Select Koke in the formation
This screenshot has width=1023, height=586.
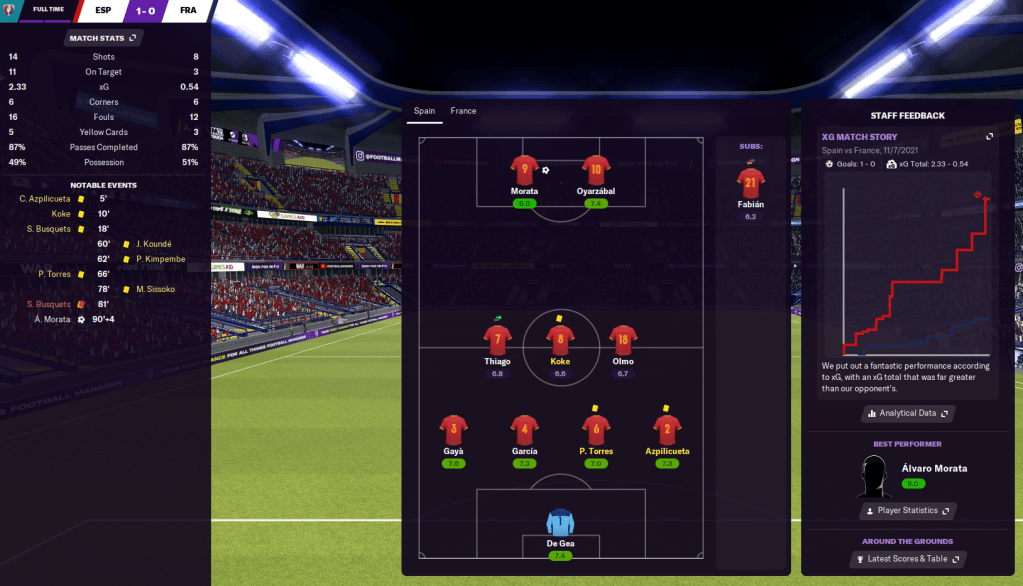(560, 341)
